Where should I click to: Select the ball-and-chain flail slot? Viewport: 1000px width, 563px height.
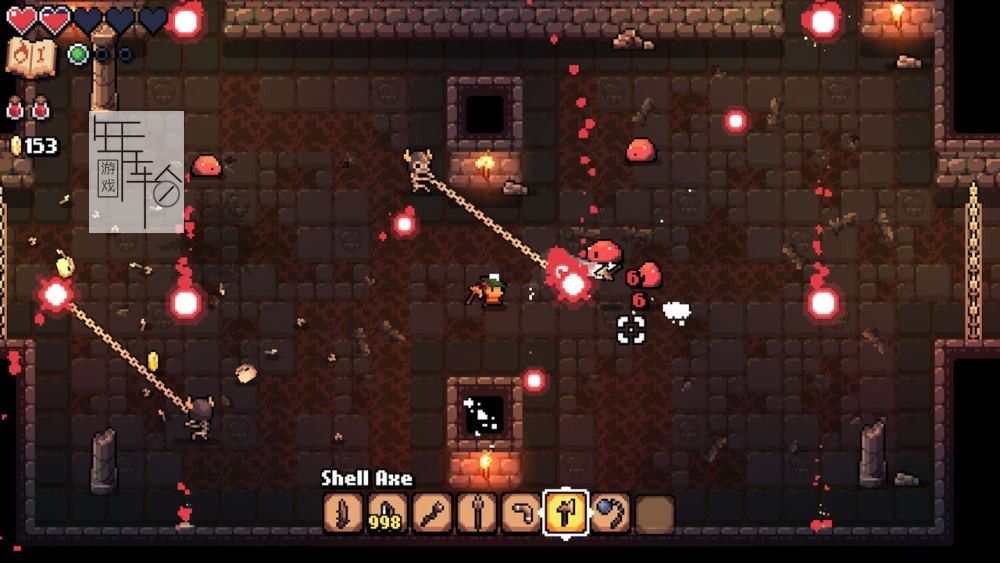(609, 514)
